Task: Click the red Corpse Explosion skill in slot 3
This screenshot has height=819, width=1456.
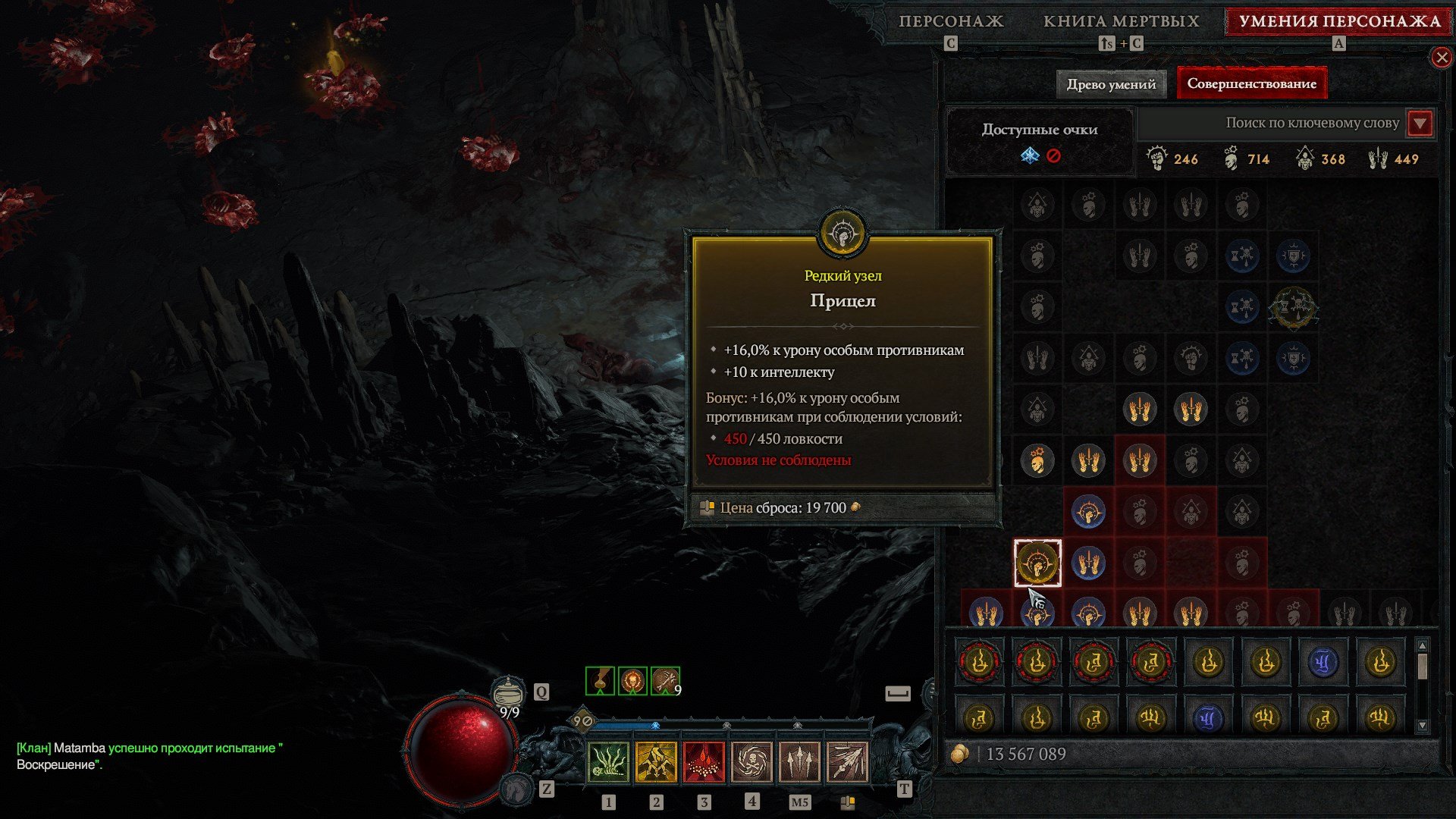Action: tap(704, 763)
